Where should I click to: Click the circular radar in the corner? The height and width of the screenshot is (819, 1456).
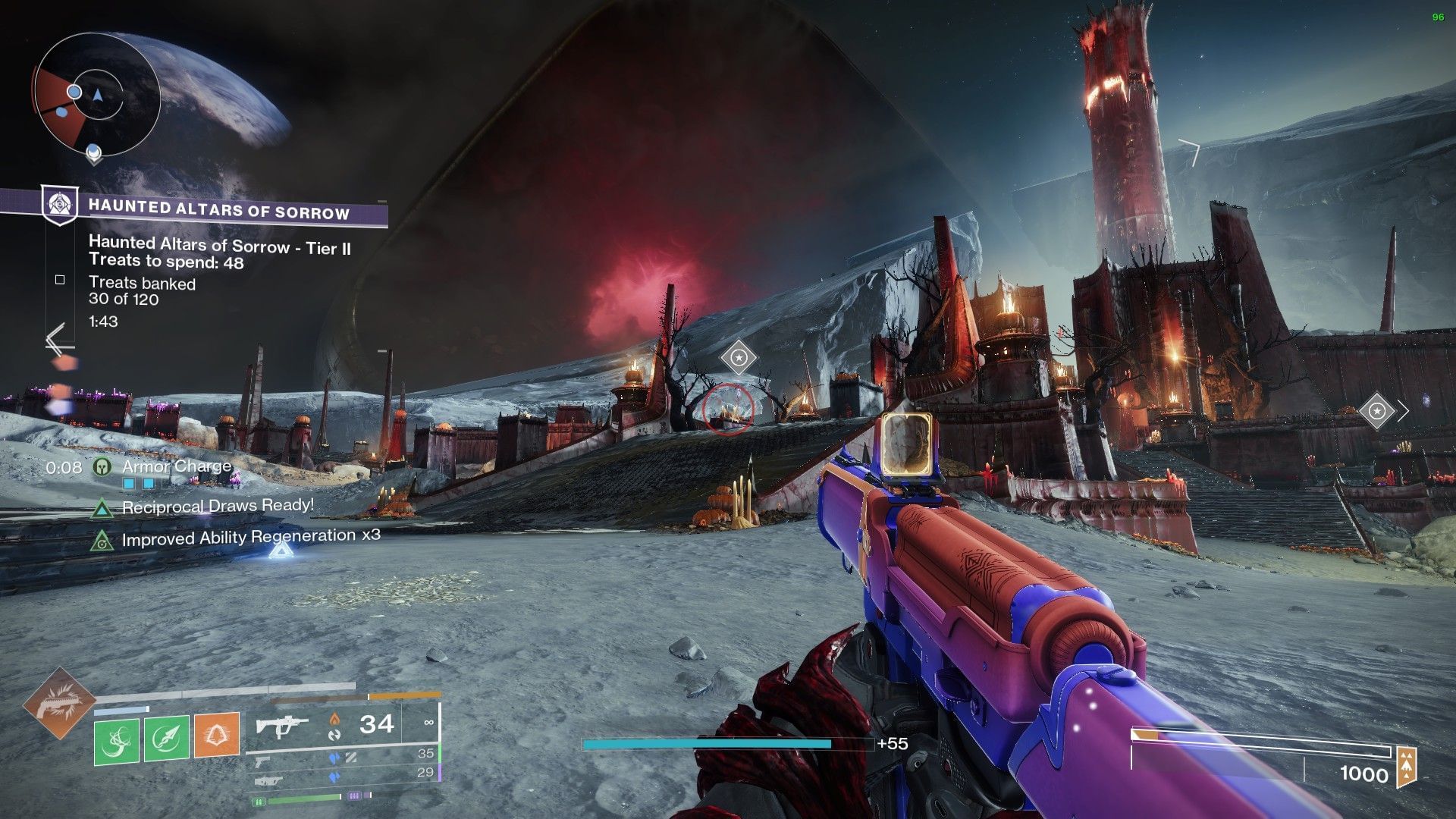click(x=96, y=95)
